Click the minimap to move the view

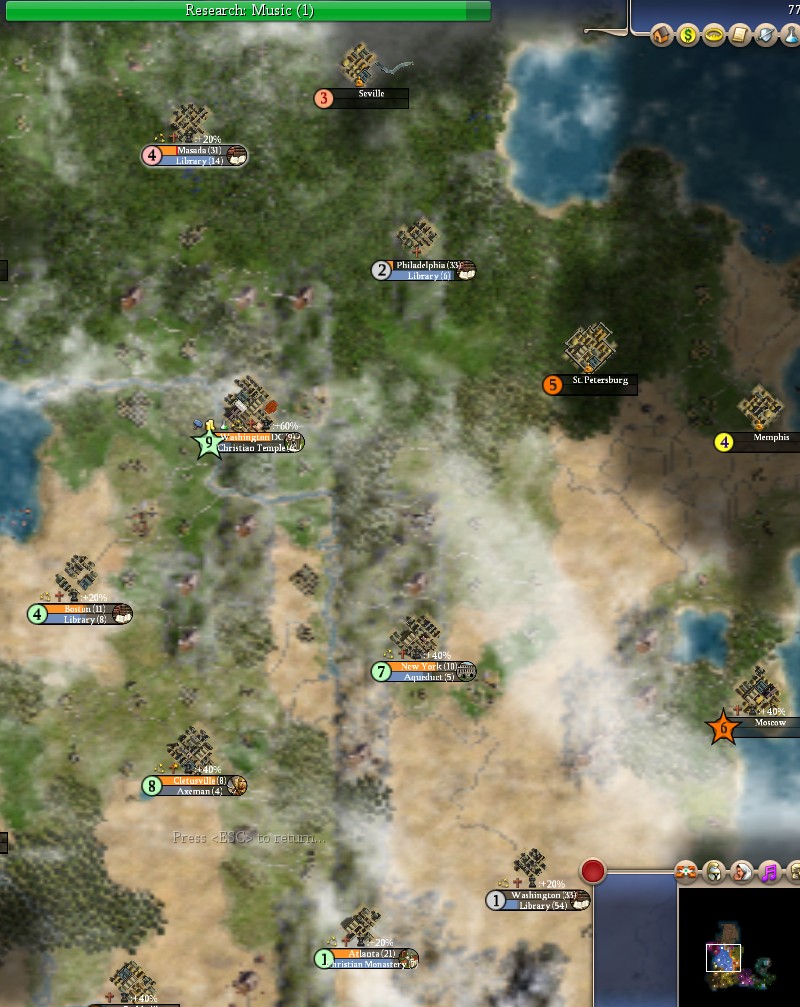click(740, 945)
